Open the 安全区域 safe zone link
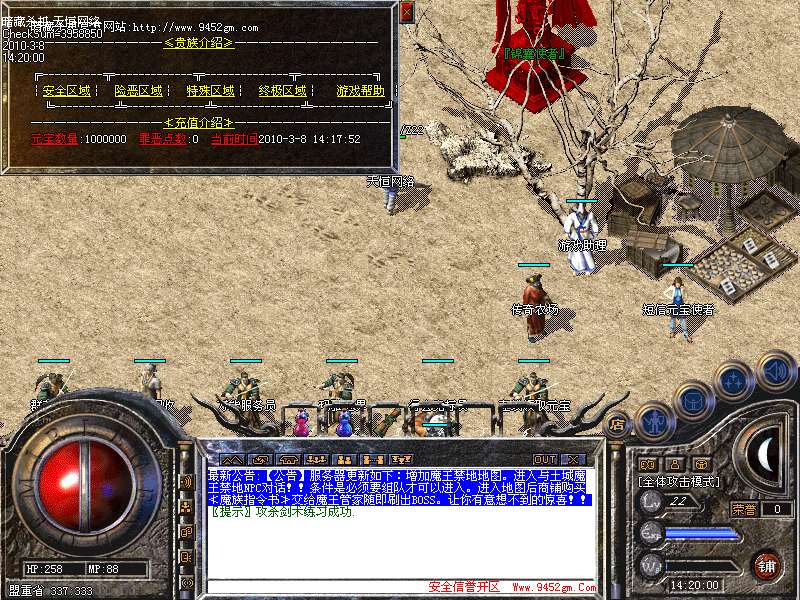The width and height of the screenshot is (800, 600). 67,91
